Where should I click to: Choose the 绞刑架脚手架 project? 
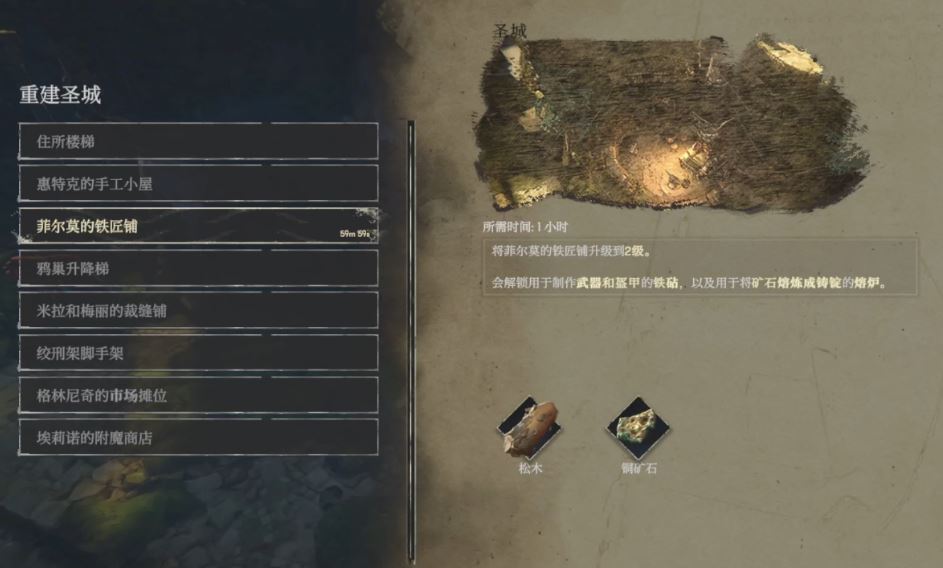[198, 353]
